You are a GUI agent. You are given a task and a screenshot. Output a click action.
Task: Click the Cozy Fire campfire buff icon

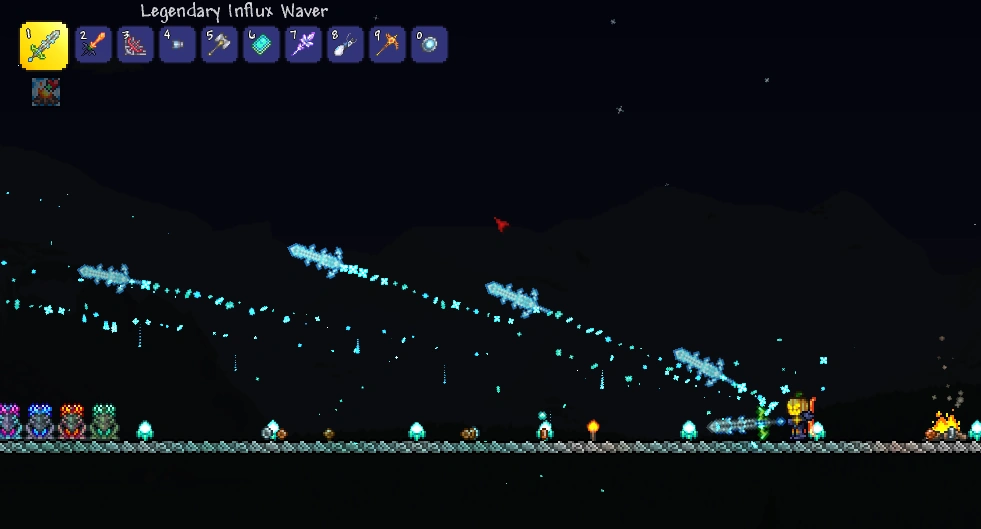[46, 92]
